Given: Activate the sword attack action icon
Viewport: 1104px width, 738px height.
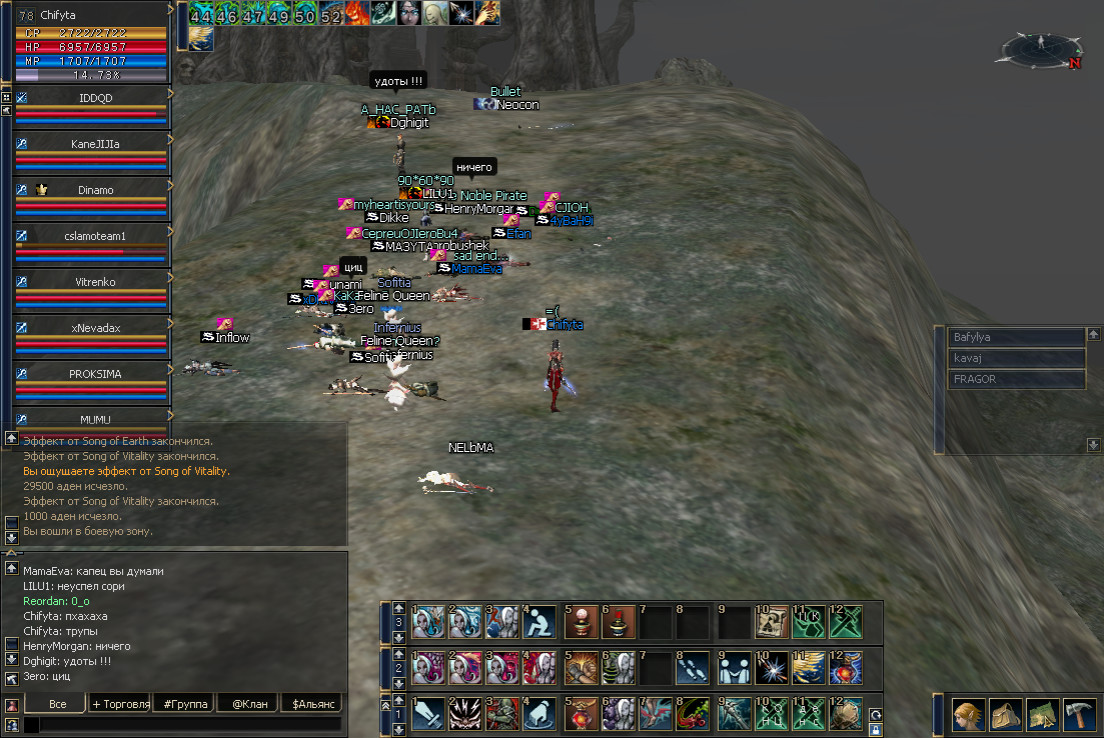Looking at the screenshot, I should click(x=428, y=714).
